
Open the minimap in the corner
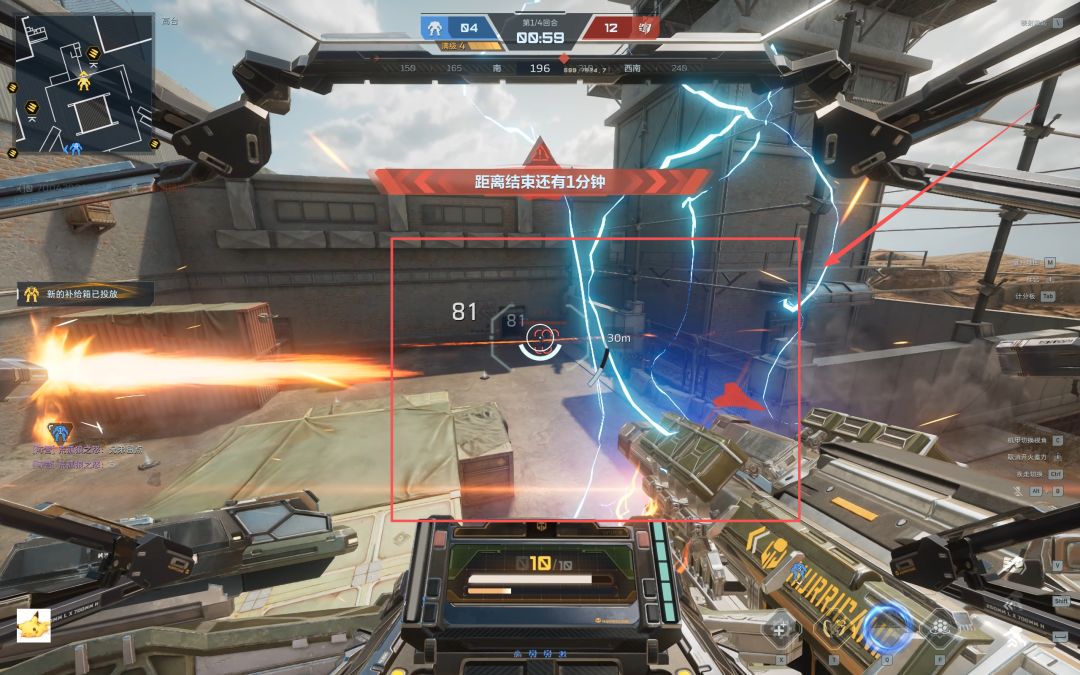pos(84,83)
